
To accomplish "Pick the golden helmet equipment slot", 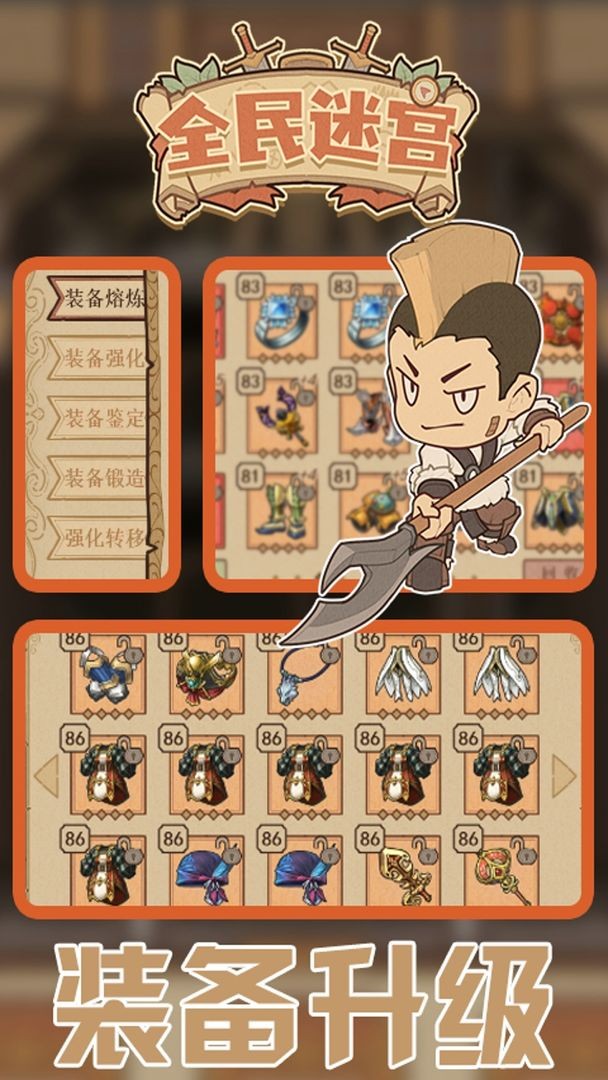I will pyautogui.click(x=206, y=673).
